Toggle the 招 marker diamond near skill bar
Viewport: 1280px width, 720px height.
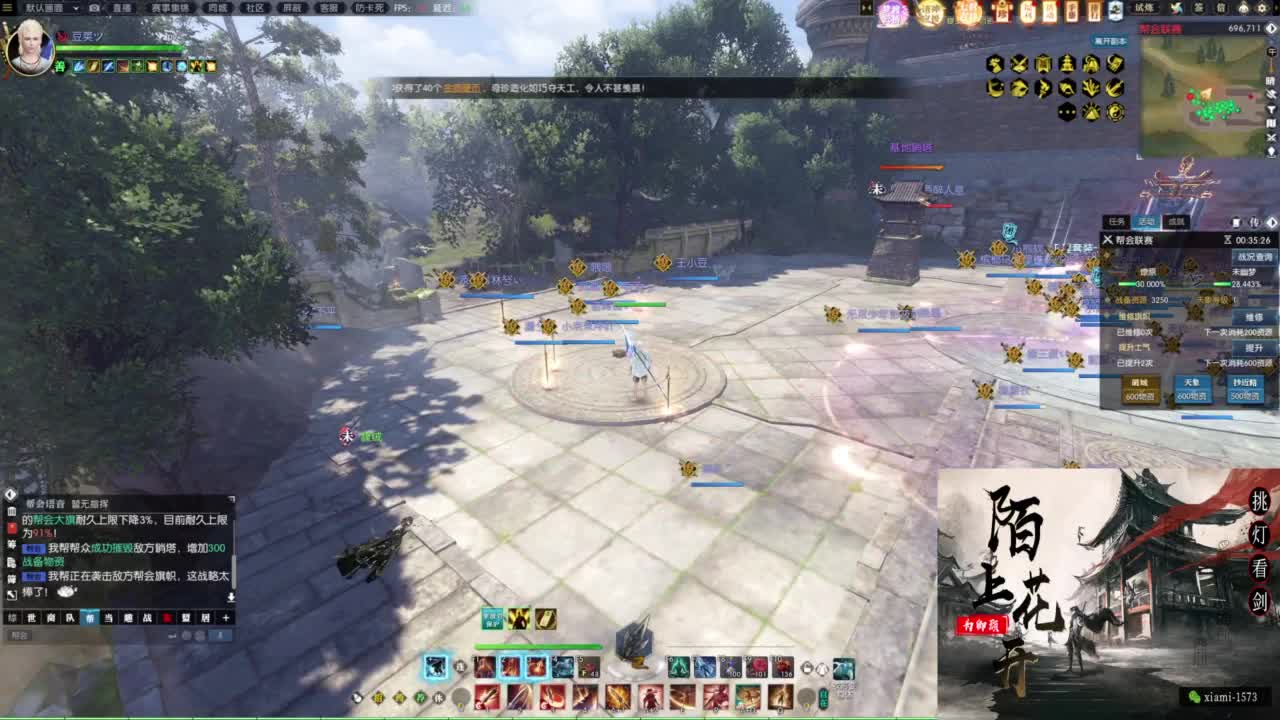click(379, 699)
